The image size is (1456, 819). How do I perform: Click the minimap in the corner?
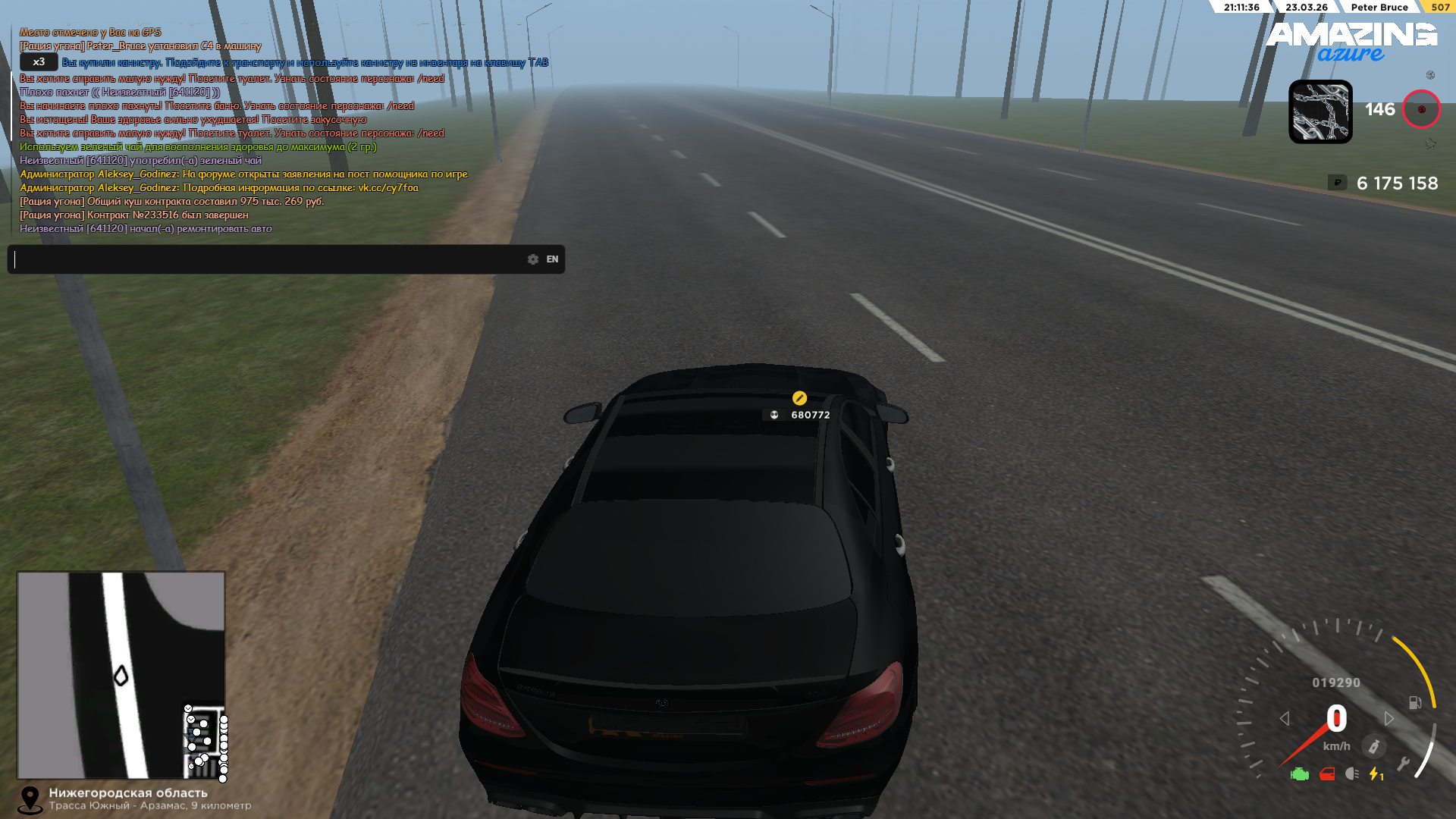pyautogui.click(x=121, y=675)
